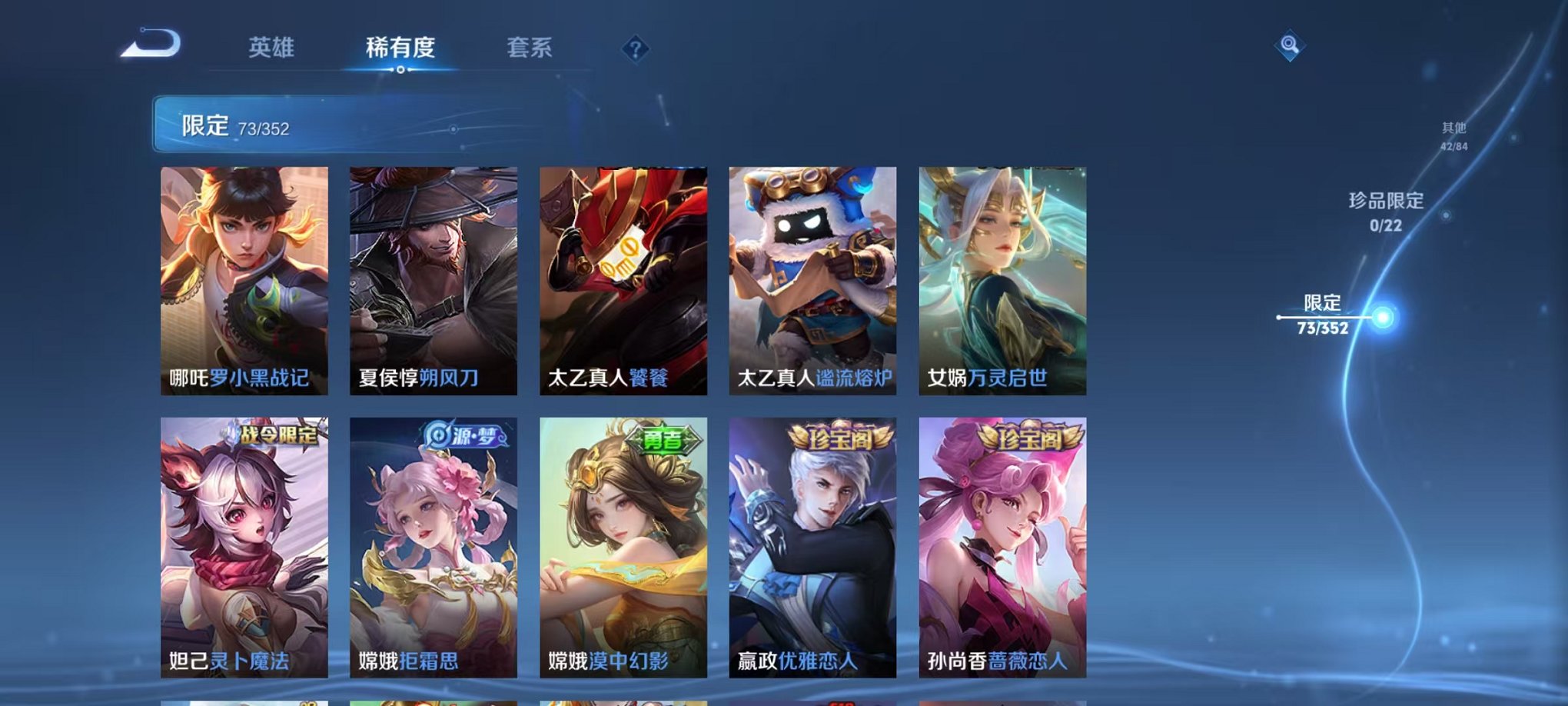
Task: Select the 稀有度 tab
Action: pyautogui.click(x=399, y=48)
